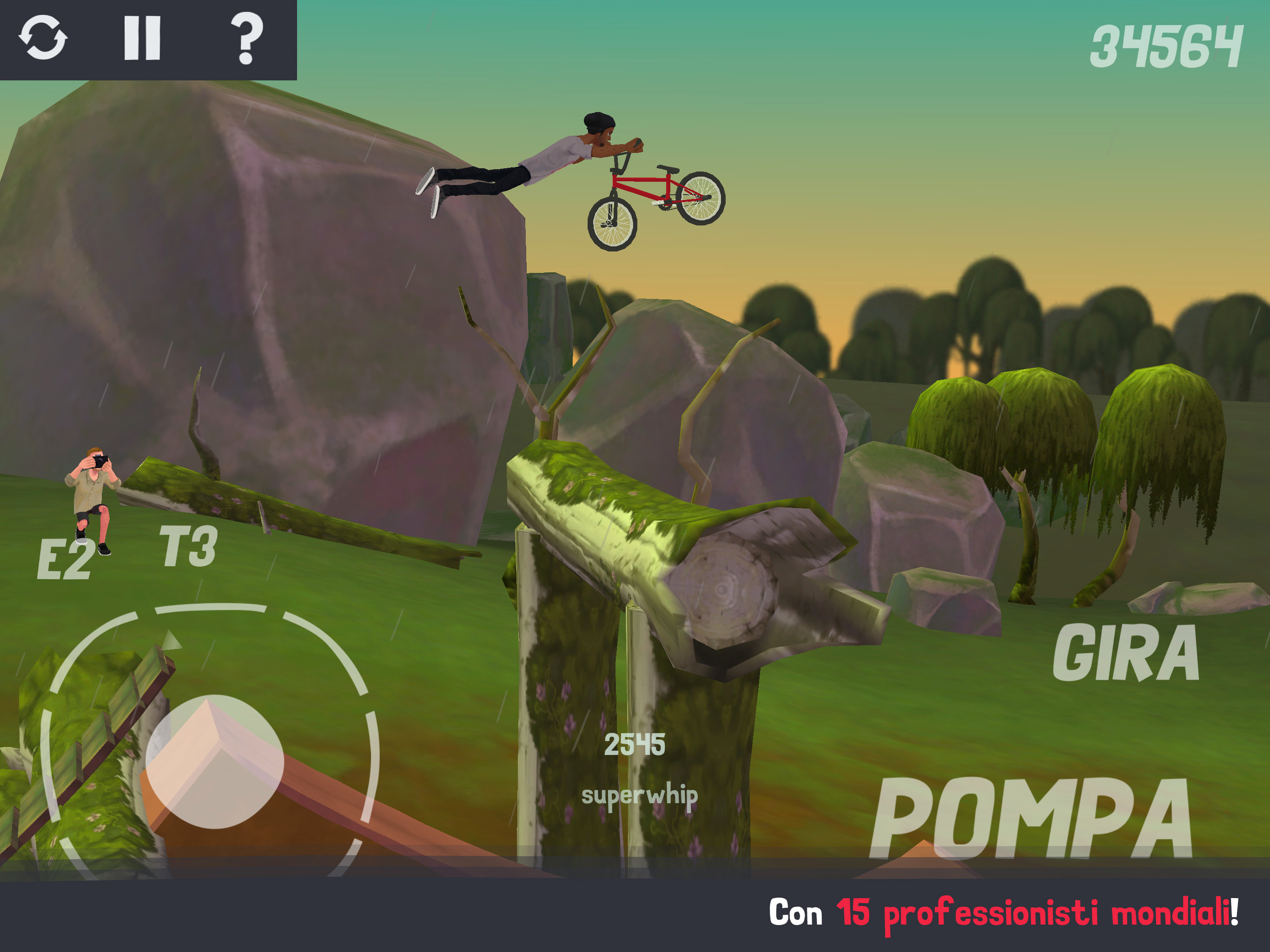Touch the round joystick knob

pos(215,761)
